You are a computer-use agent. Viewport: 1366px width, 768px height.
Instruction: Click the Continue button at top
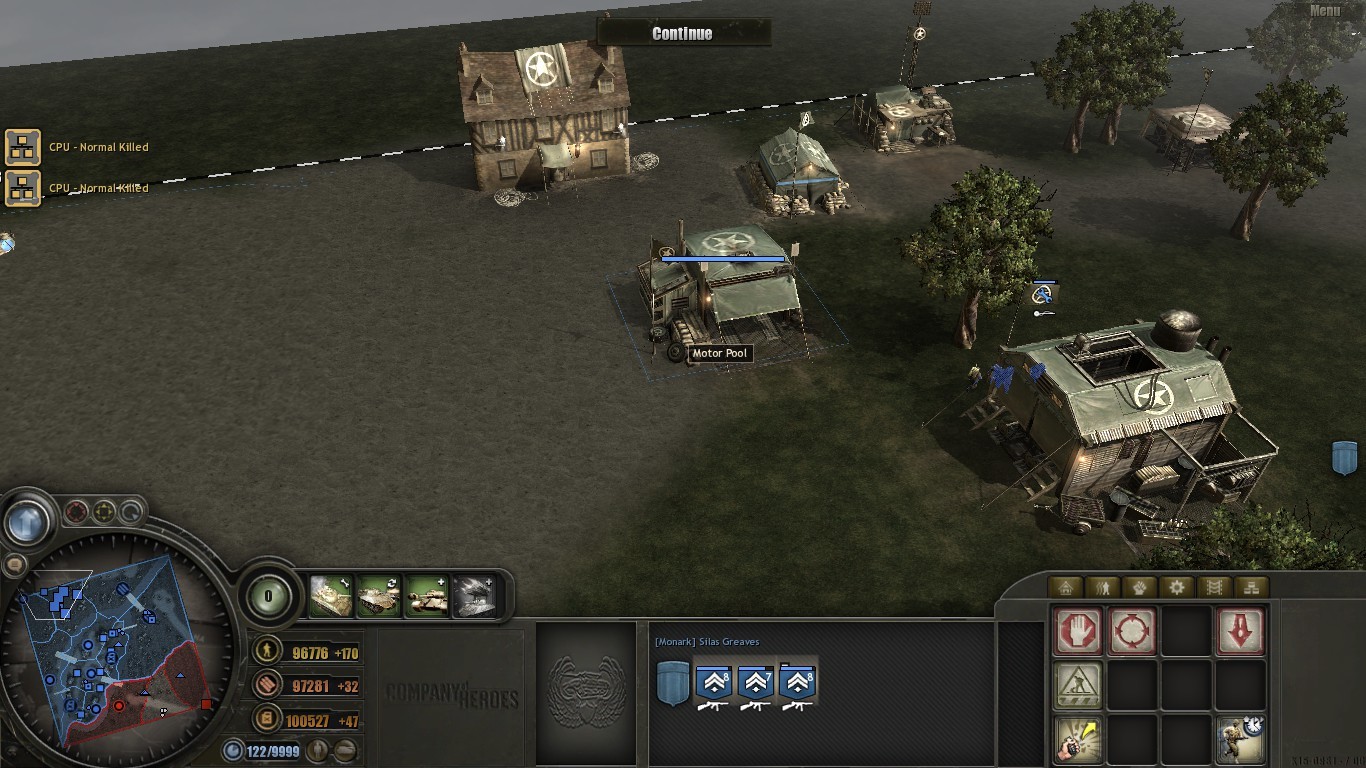[x=683, y=32]
